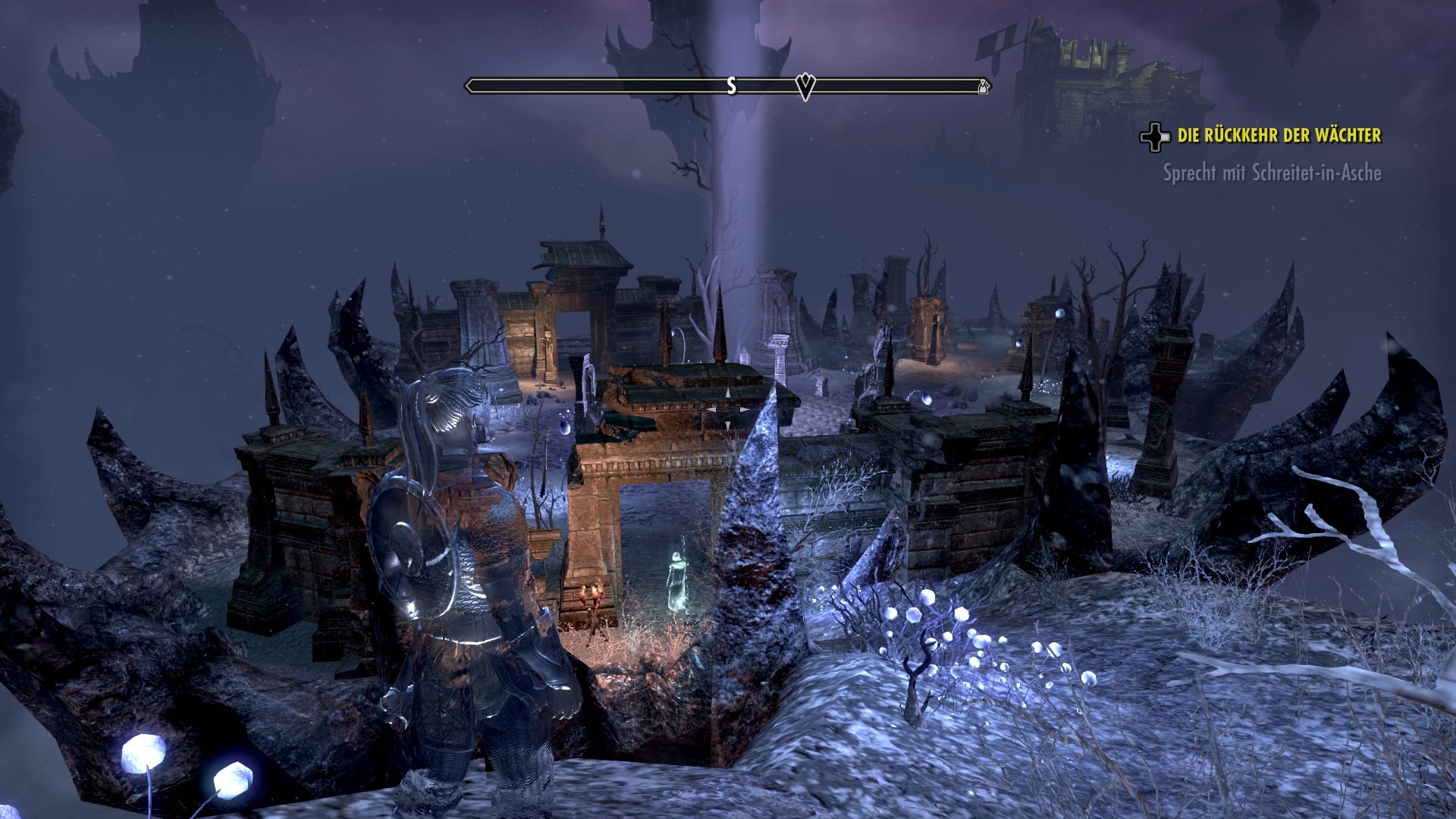
Task: Click the V quest marker on compass
Action: [804, 86]
